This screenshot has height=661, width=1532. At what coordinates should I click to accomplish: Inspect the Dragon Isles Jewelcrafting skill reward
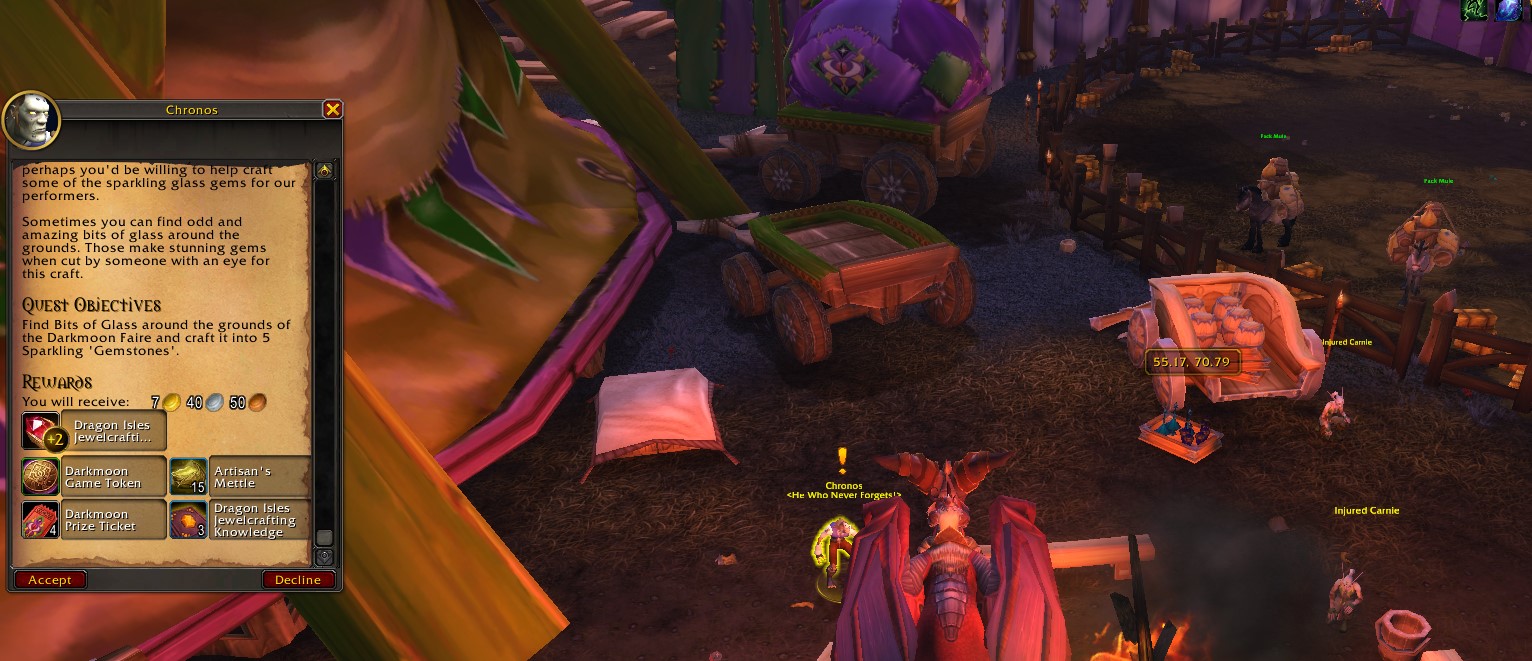(94, 431)
